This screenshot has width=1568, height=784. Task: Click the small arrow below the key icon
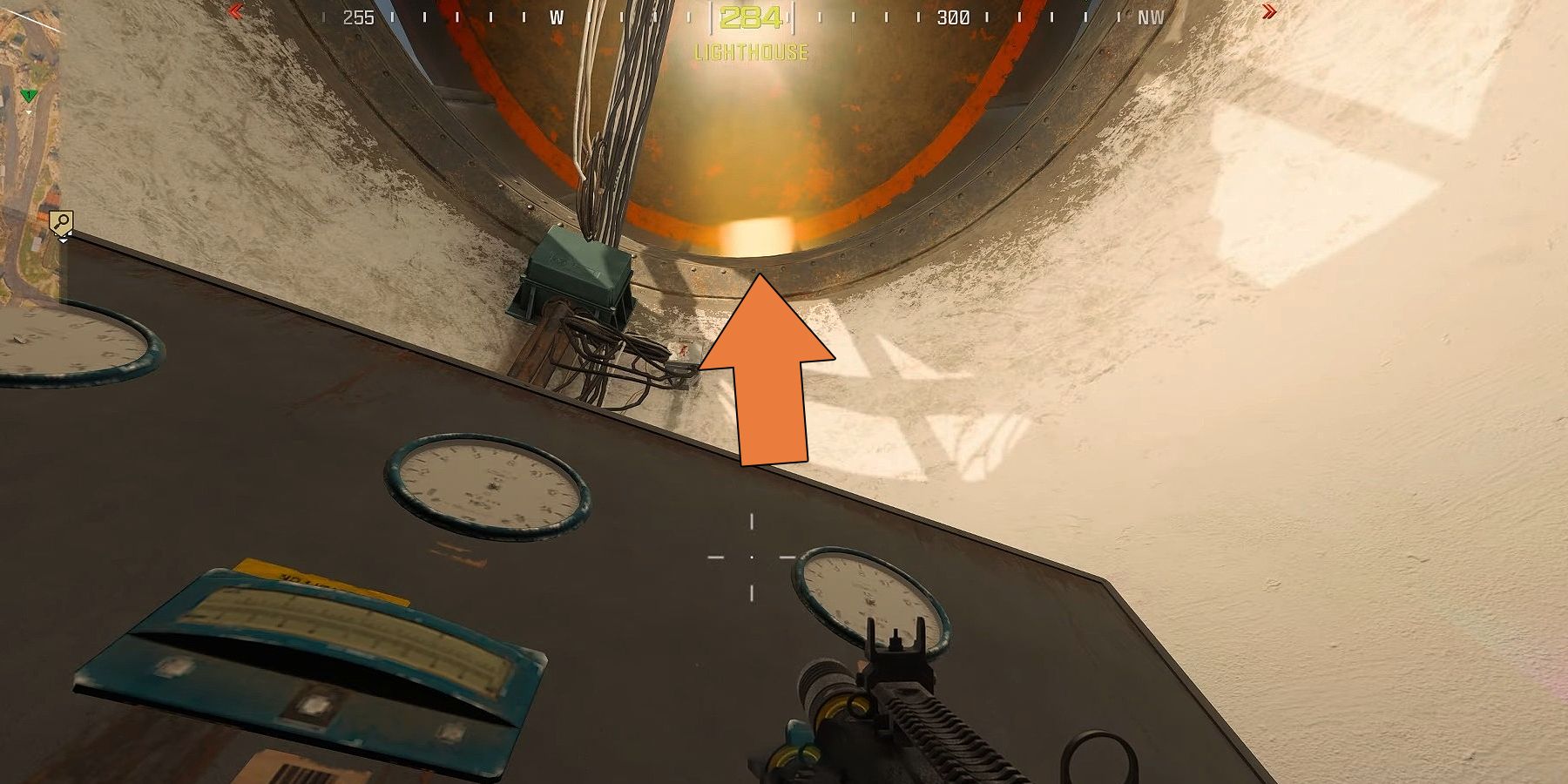coord(63,241)
